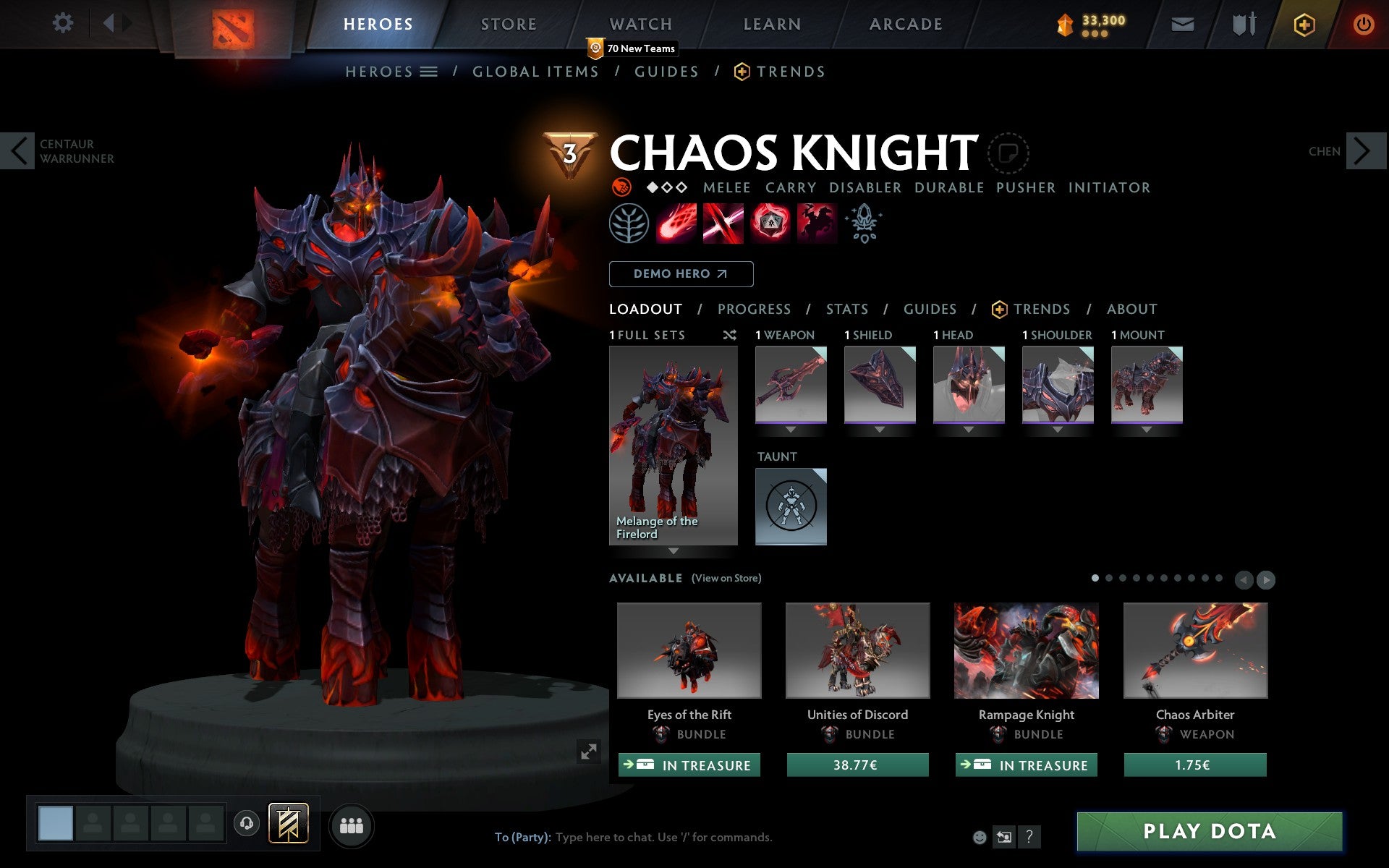Open View on Store link
This screenshot has width=1389, height=868.
[x=726, y=578]
